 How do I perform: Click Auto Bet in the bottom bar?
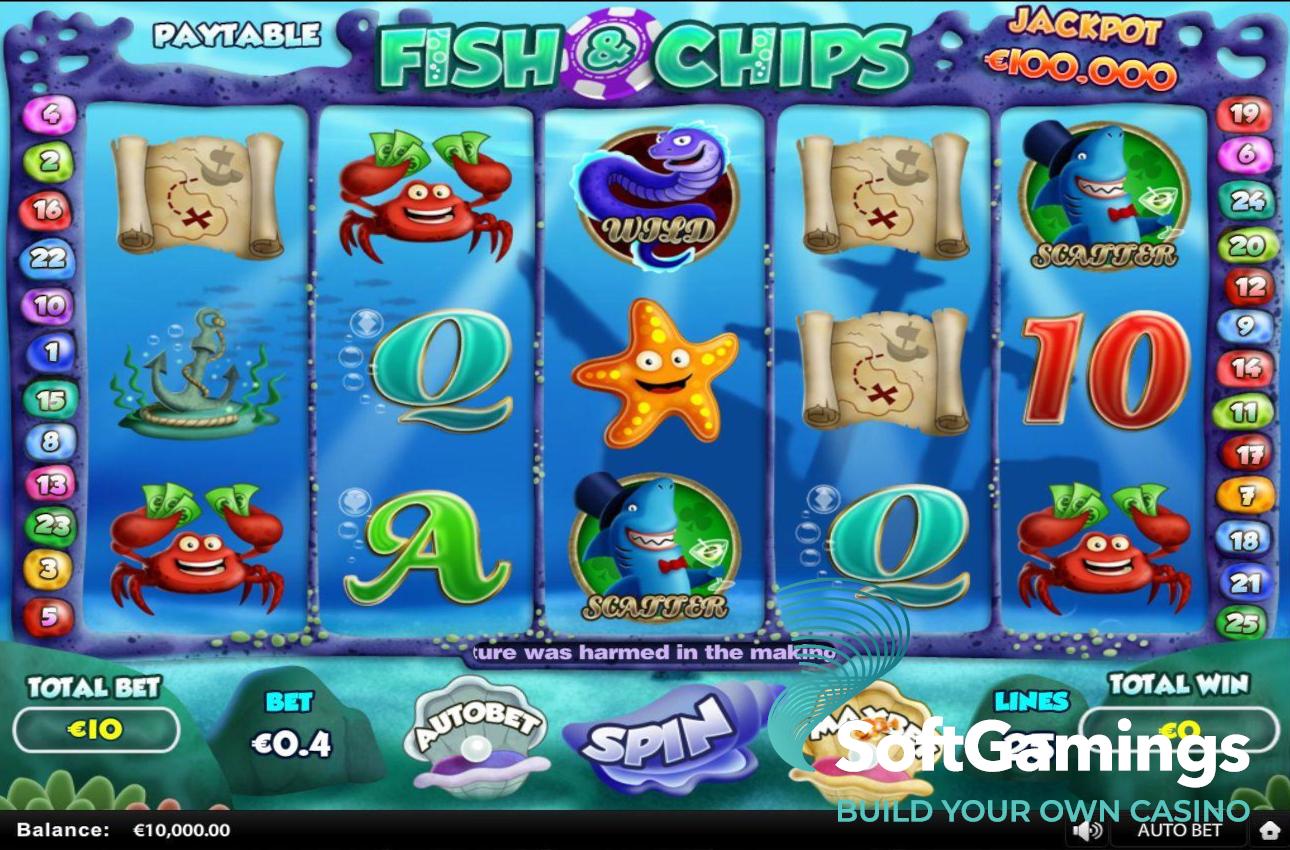point(1179,830)
